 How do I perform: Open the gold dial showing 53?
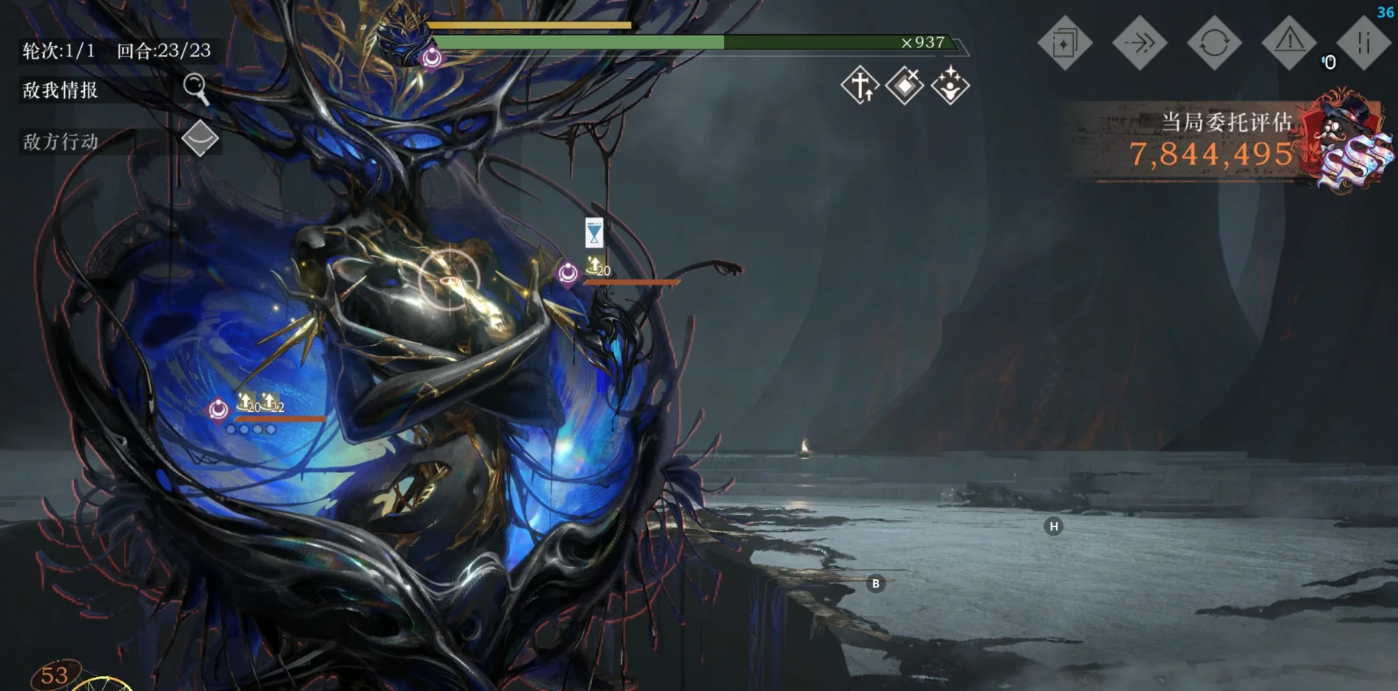pyautogui.click(x=55, y=676)
